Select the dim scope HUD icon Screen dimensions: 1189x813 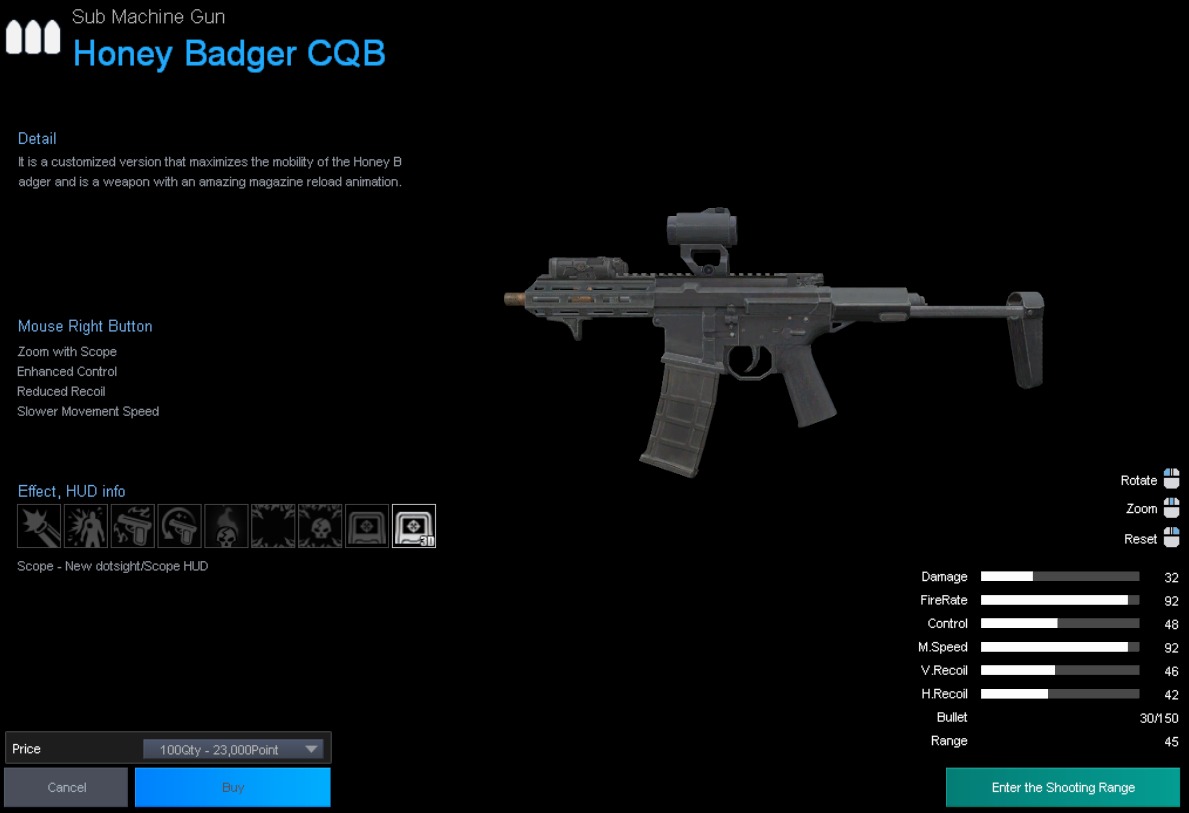point(367,526)
